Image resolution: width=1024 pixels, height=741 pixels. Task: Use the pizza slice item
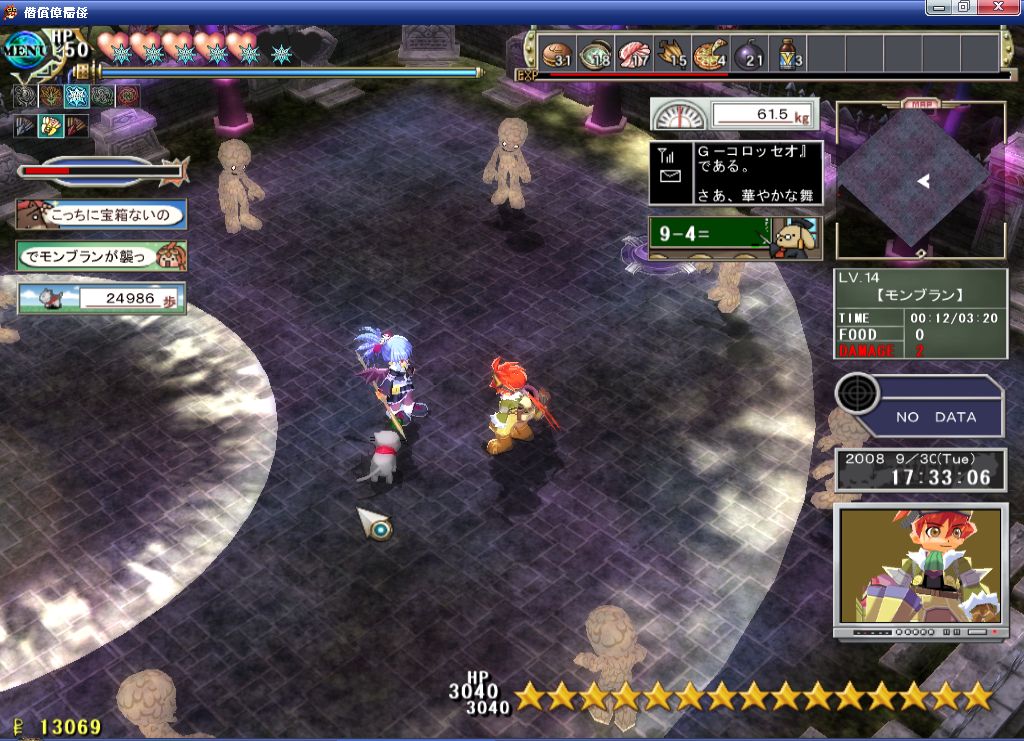(710, 54)
